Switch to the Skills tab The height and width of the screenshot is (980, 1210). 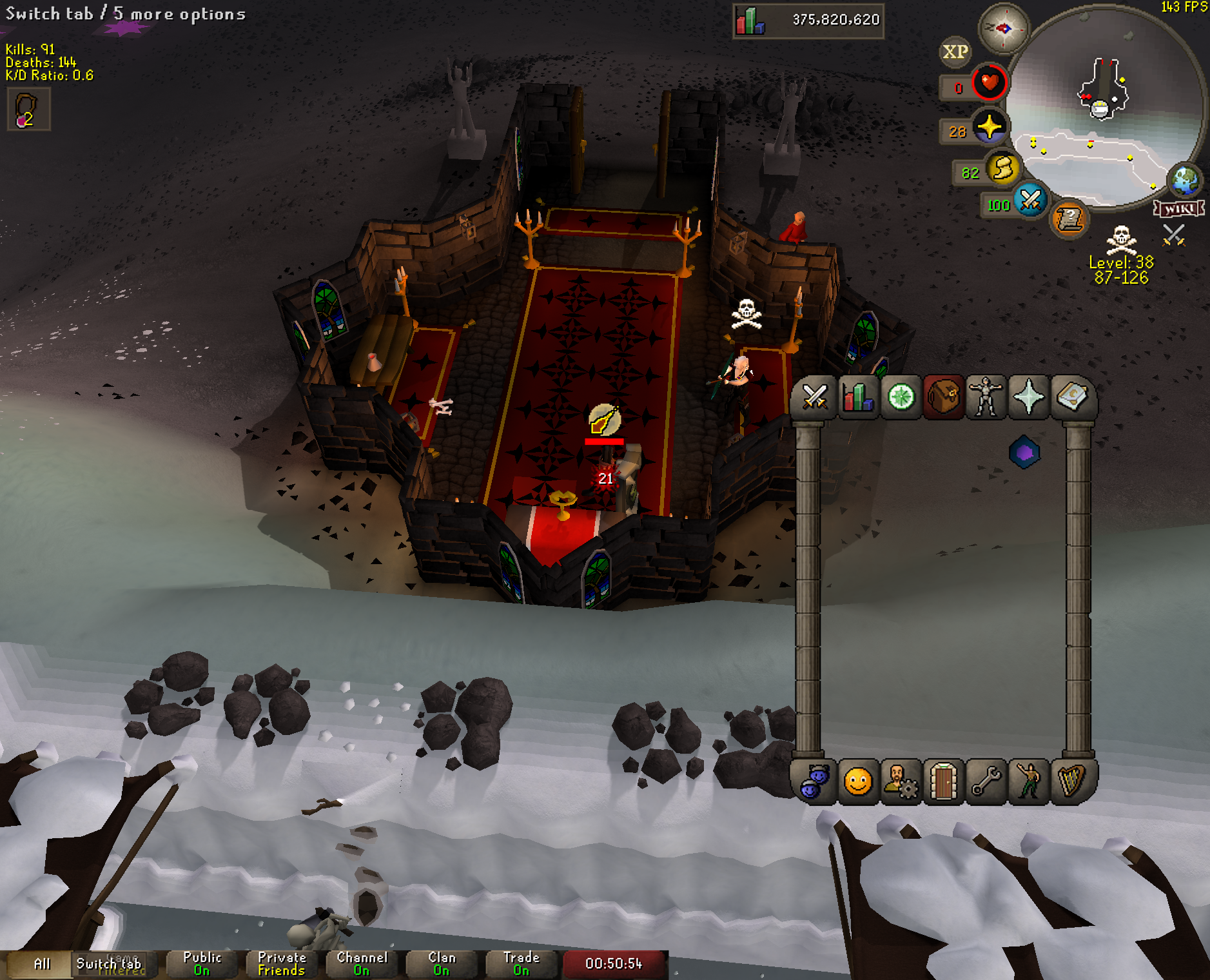coord(858,397)
